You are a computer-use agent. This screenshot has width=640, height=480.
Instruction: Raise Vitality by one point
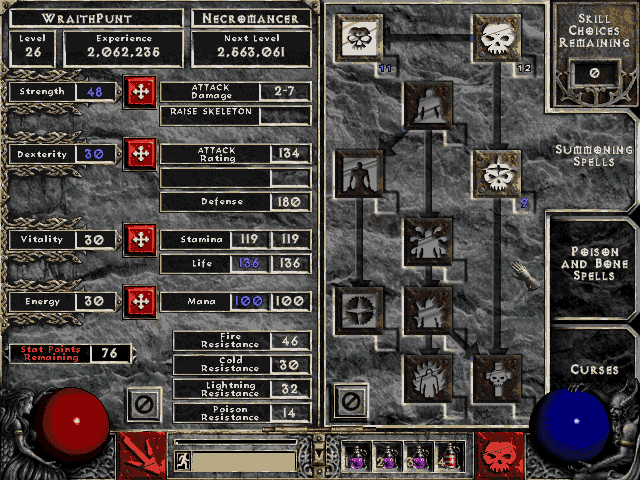click(x=139, y=240)
